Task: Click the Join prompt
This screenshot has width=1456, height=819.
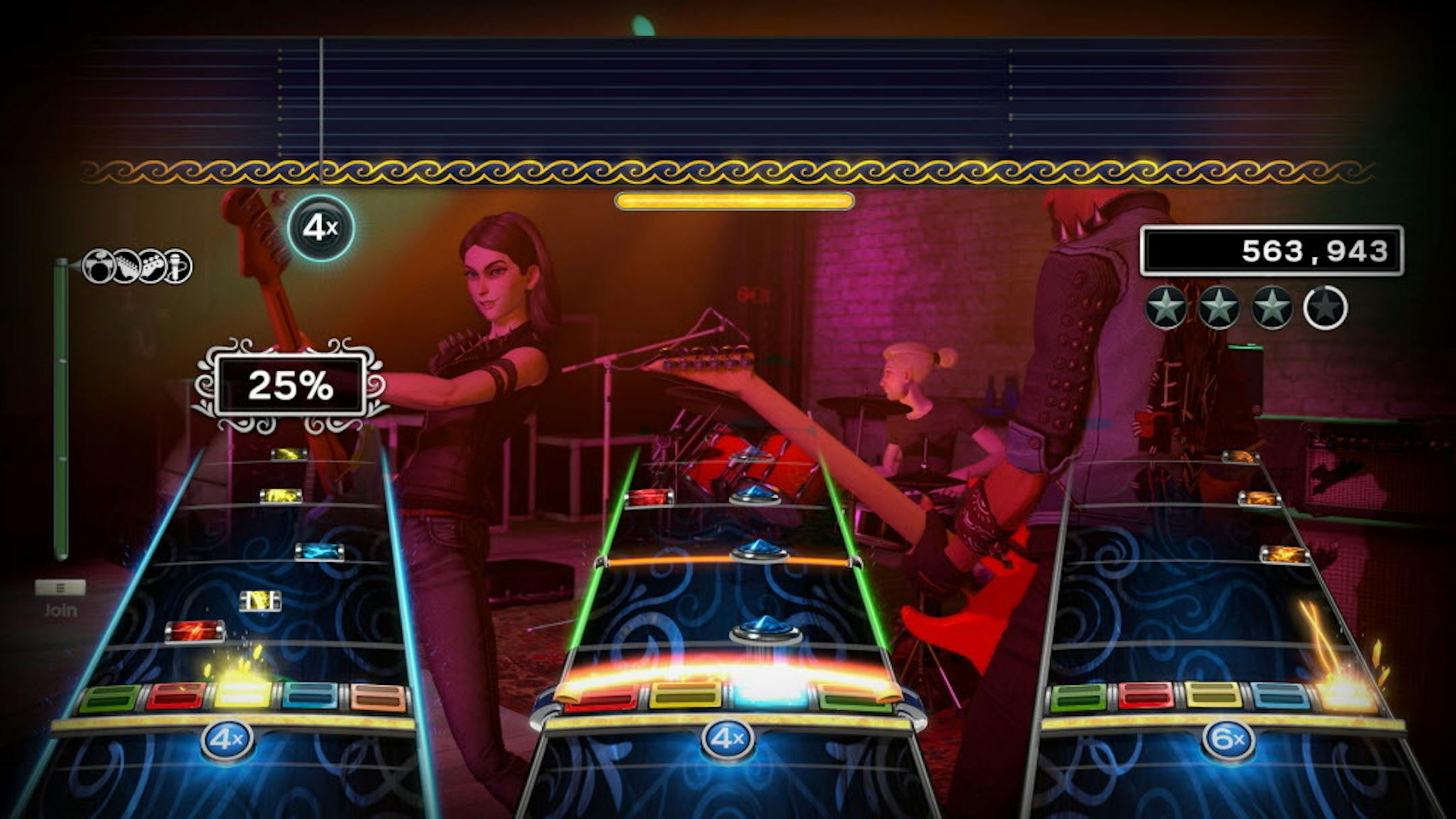Action: [61, 610]
